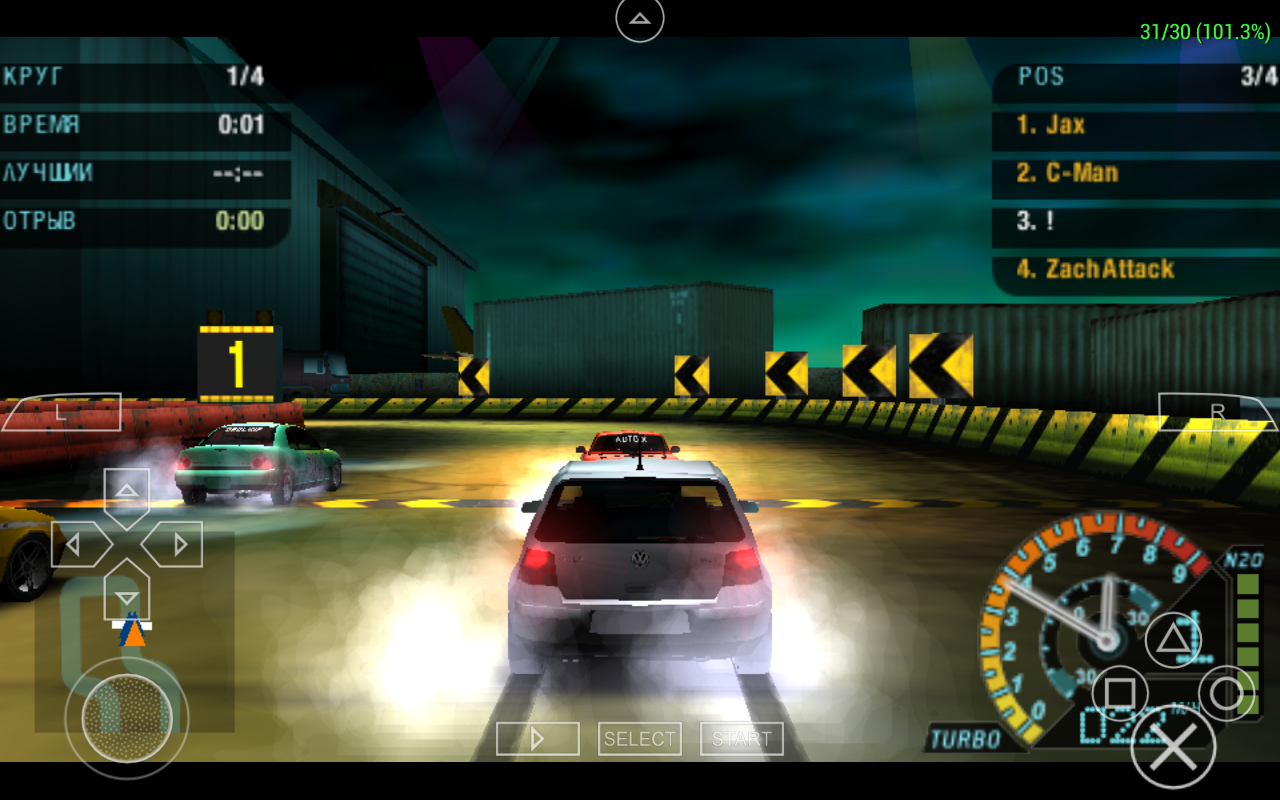Tap the circle face button
Viewport: 1280px width, 800px height.
(1226, 693)
